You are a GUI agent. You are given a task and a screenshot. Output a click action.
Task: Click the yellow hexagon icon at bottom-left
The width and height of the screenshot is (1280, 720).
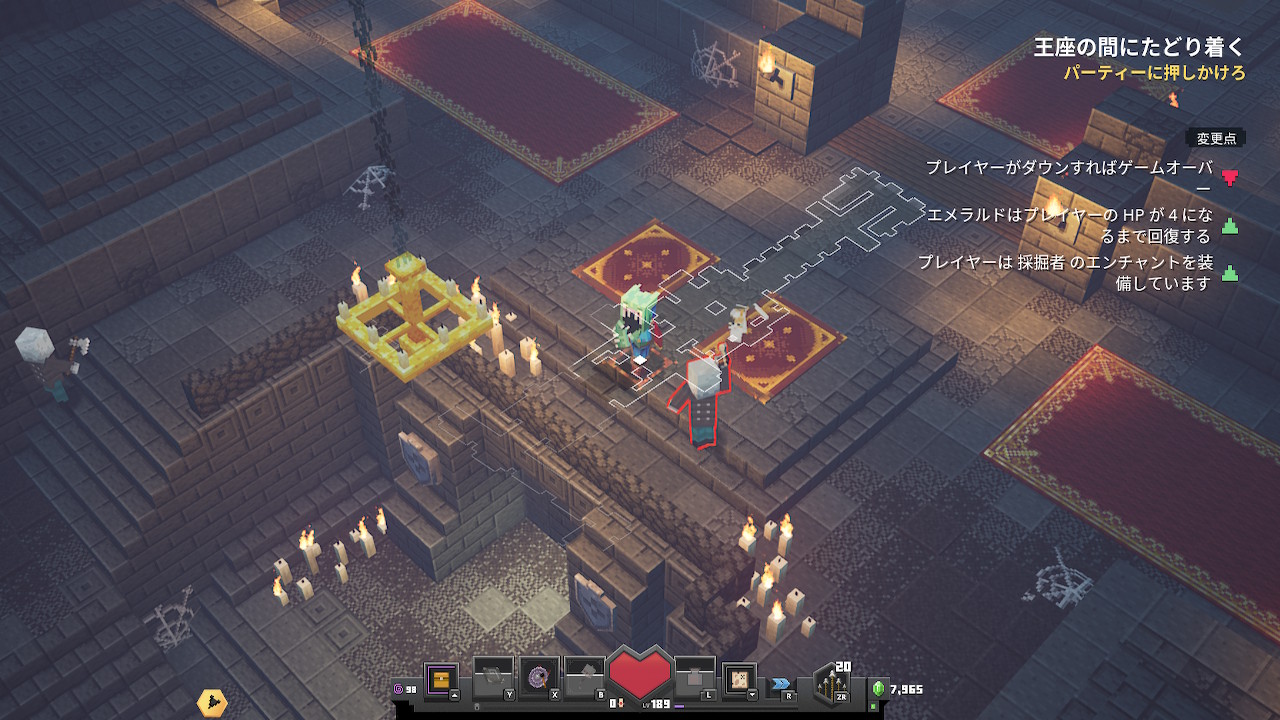pos(212,703)
